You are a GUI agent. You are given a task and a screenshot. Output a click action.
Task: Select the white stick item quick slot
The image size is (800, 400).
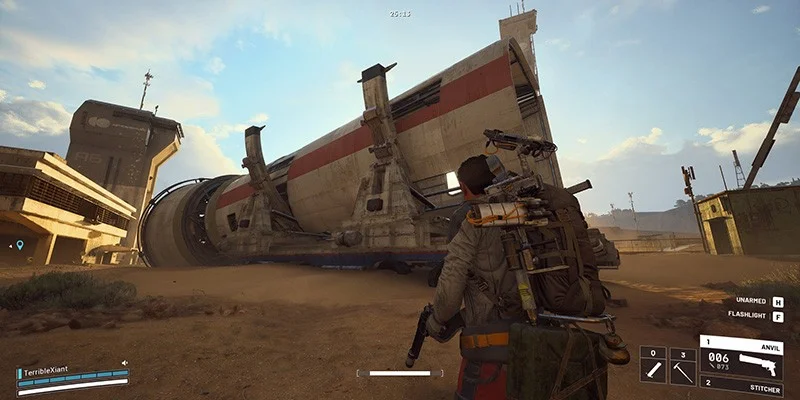(652, 365)
